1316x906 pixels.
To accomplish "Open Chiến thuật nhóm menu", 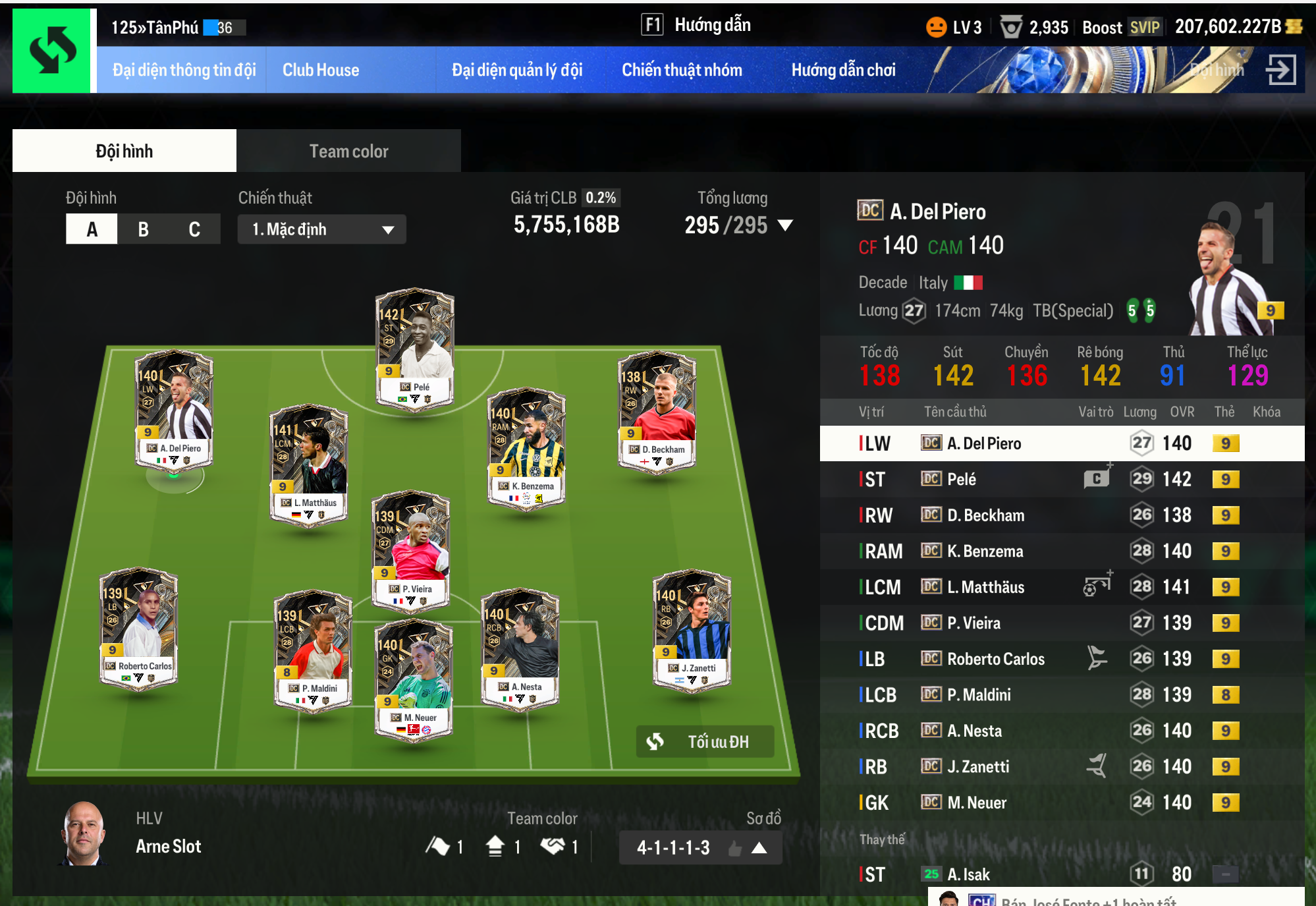I will tap(682, 70).
